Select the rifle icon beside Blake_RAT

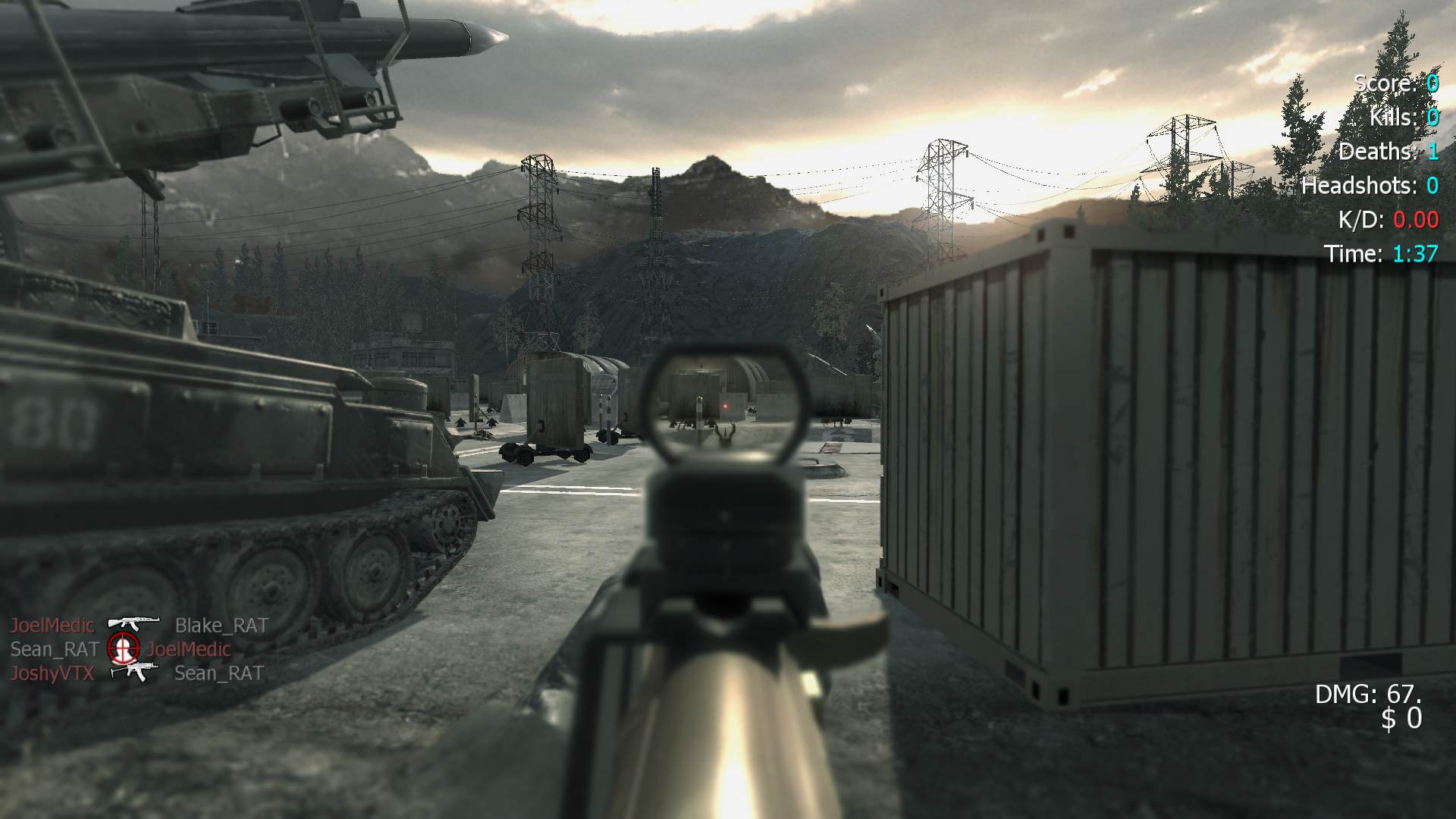133,624
